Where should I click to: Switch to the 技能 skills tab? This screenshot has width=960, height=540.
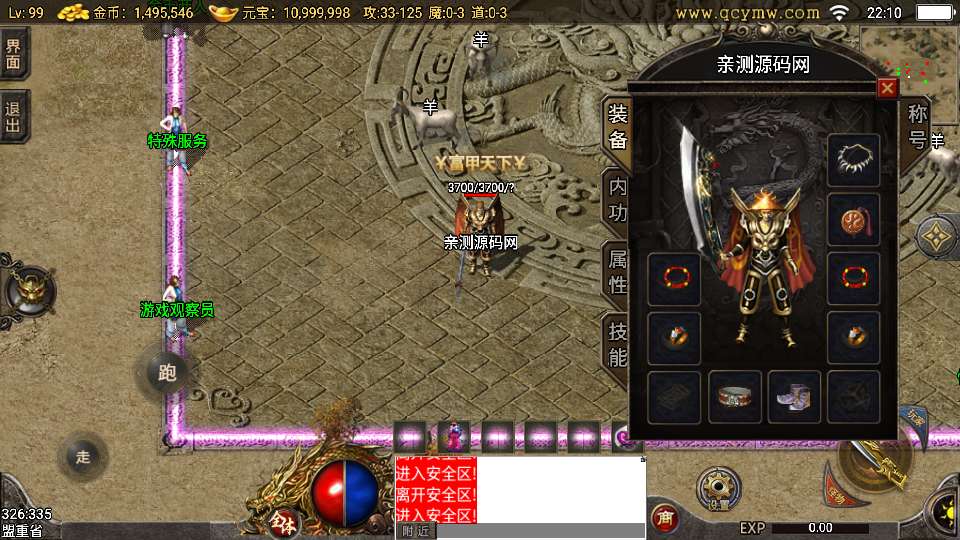pyautogui.click(x=618, y=343)
